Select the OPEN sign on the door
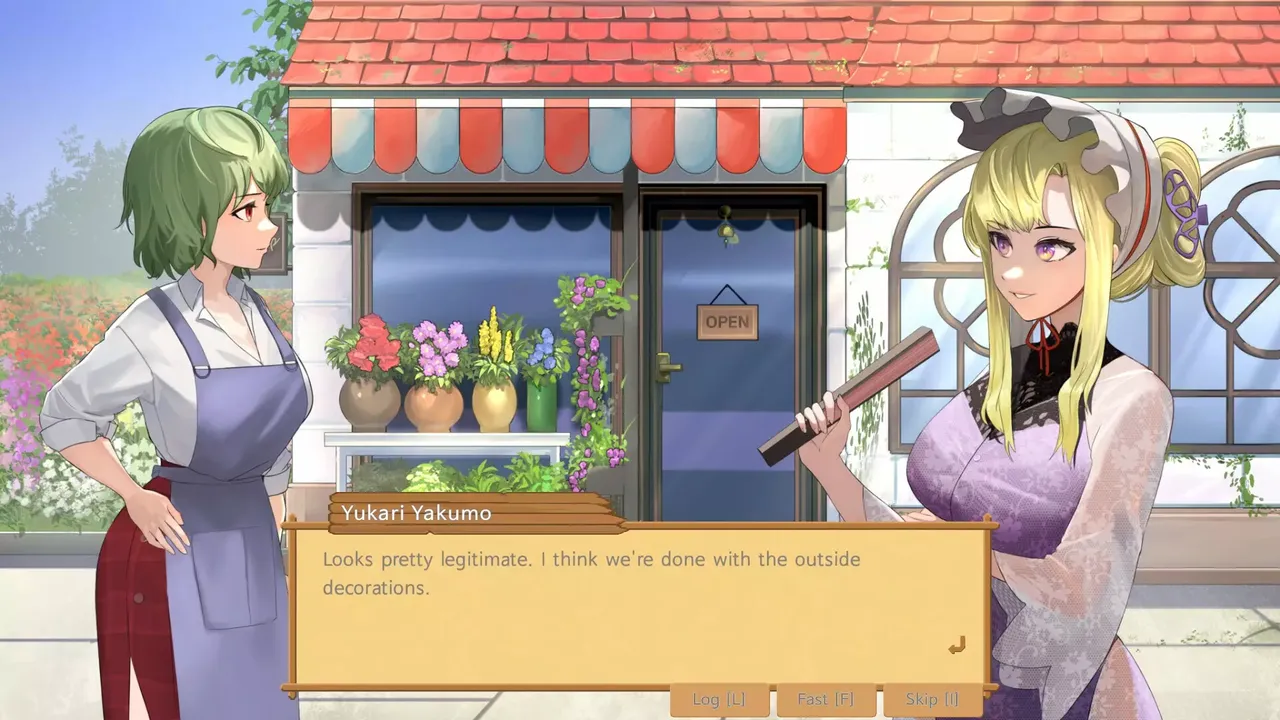 727,321
